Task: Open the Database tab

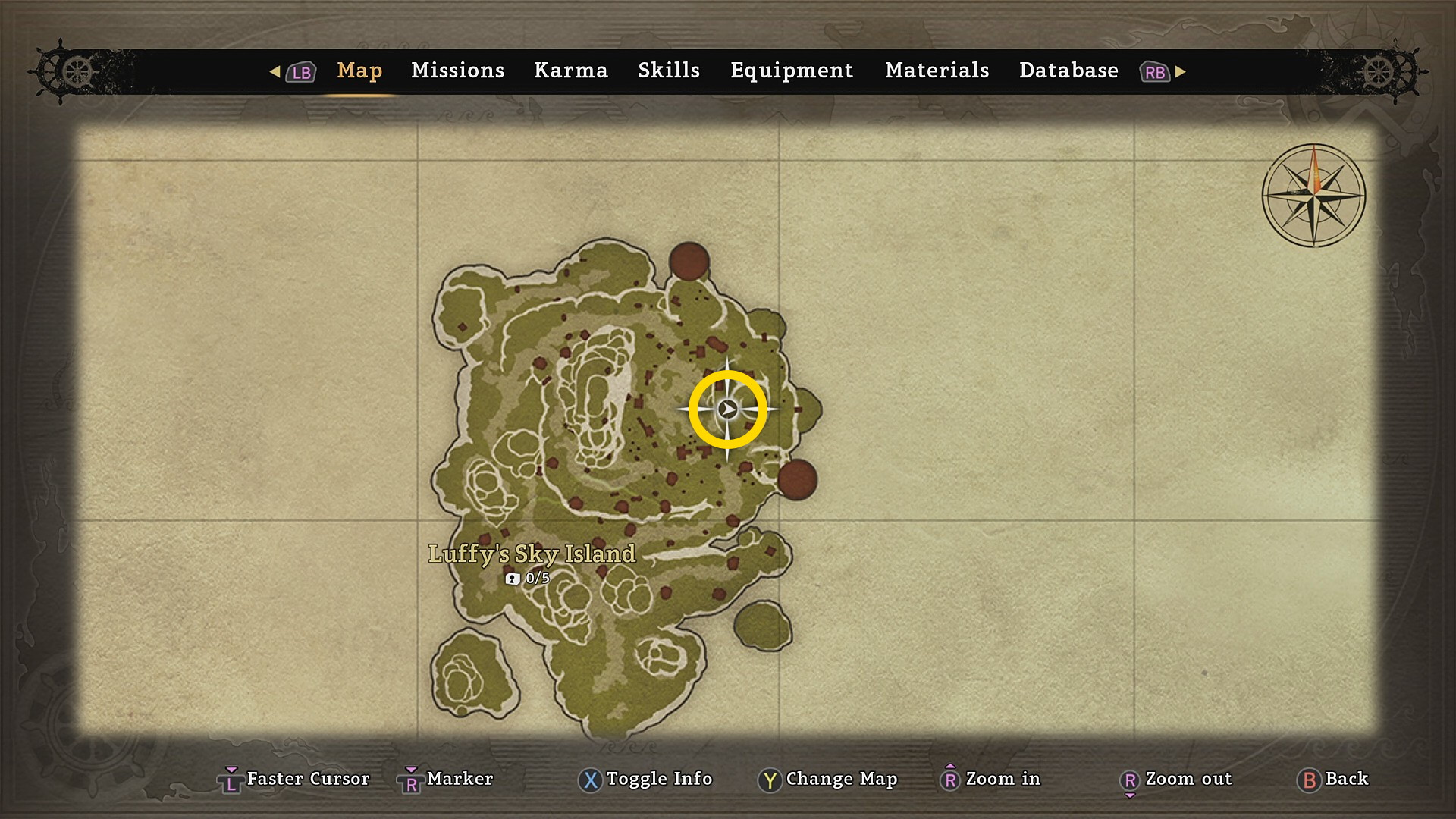Action: [x=1068, y=71]
